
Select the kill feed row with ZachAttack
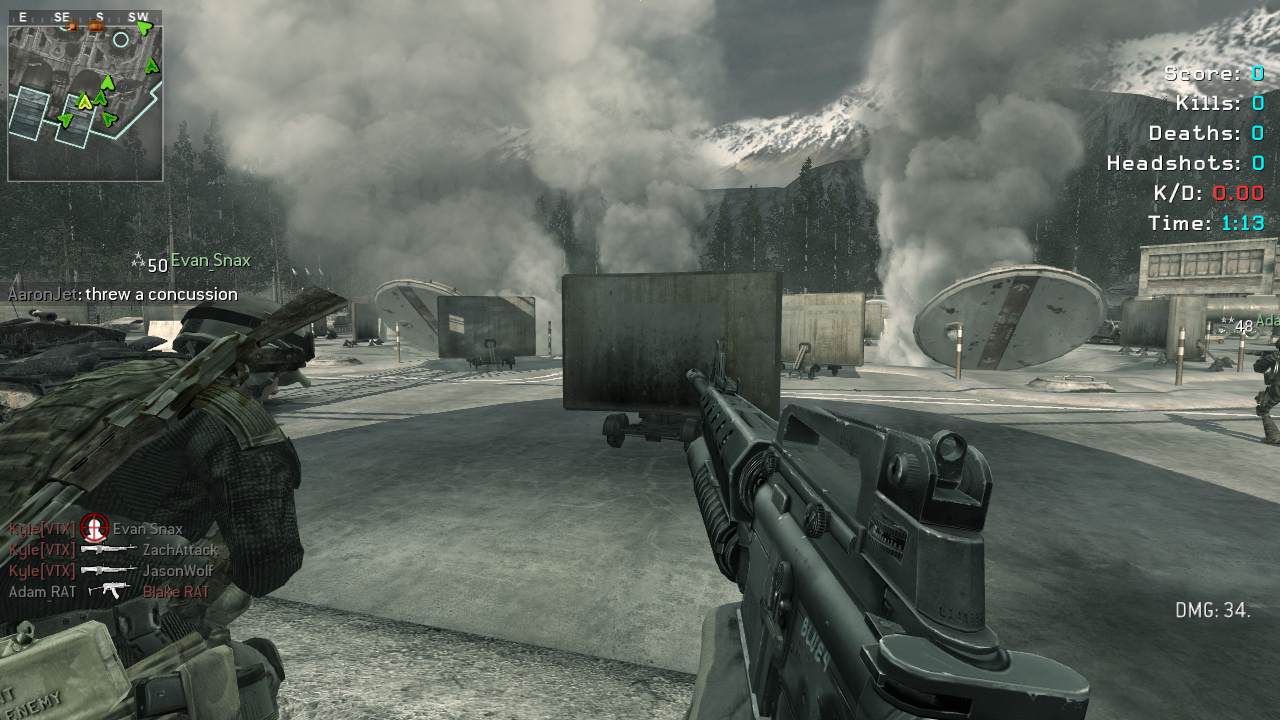coord(113,549)
